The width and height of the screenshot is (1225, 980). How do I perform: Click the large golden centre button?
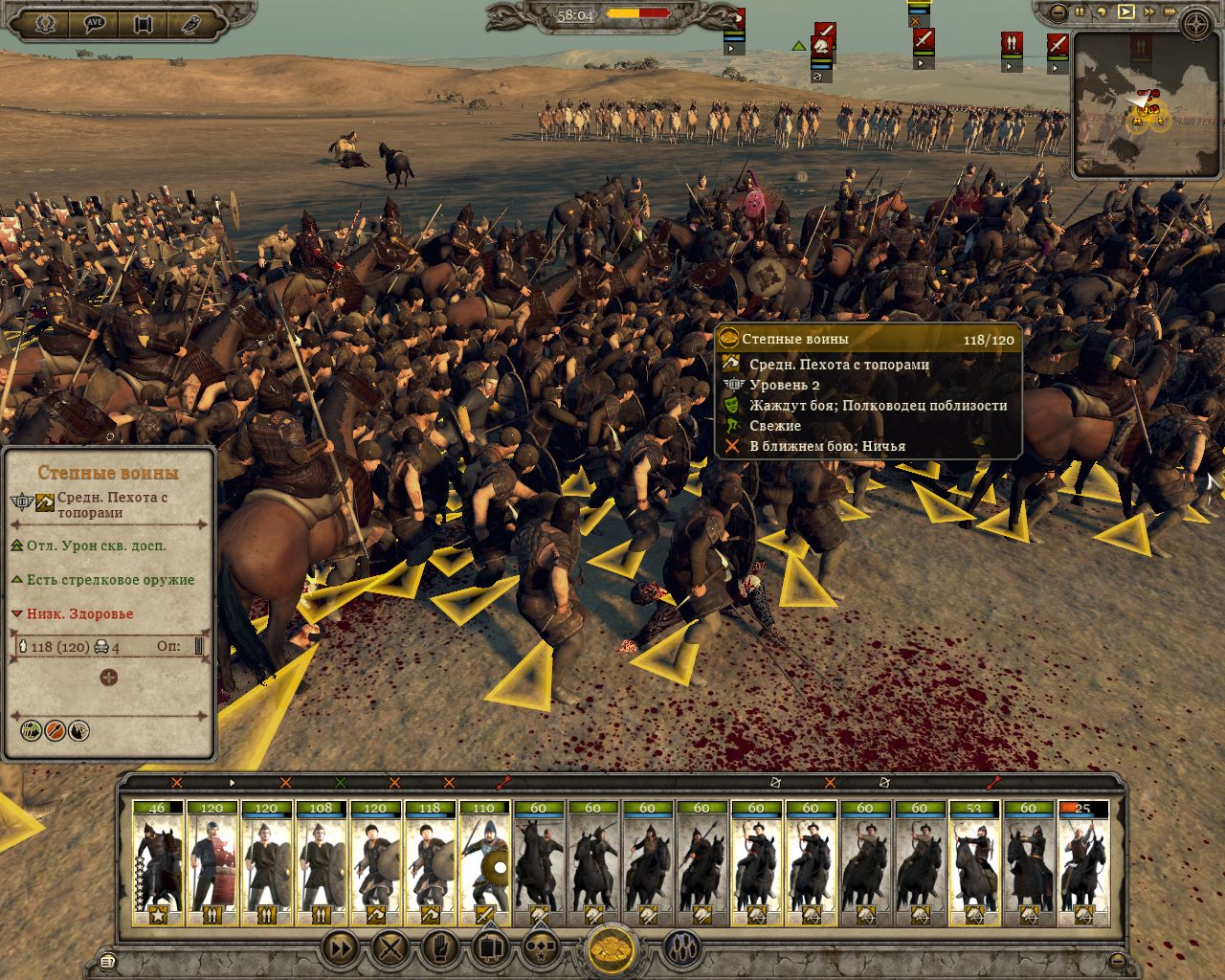pyautogui.click(x=611, y=950)
